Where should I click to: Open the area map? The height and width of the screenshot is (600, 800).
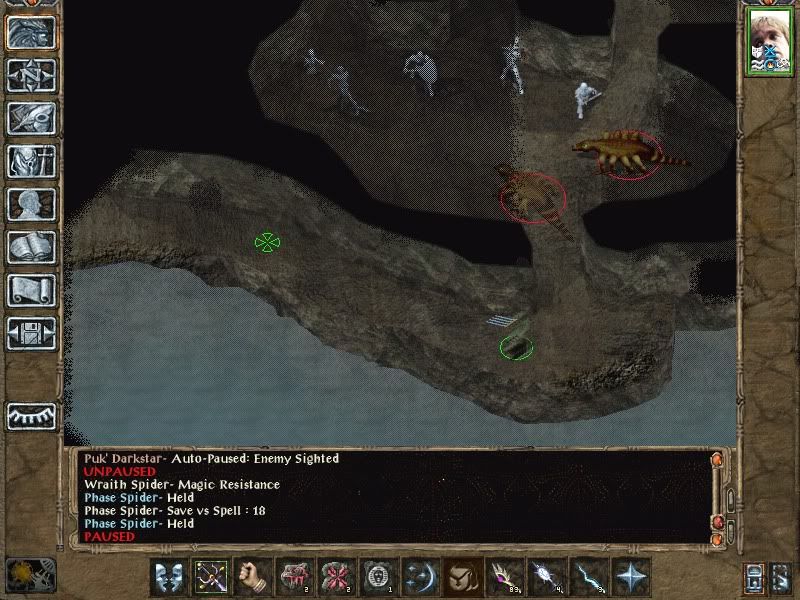[31, 74]
